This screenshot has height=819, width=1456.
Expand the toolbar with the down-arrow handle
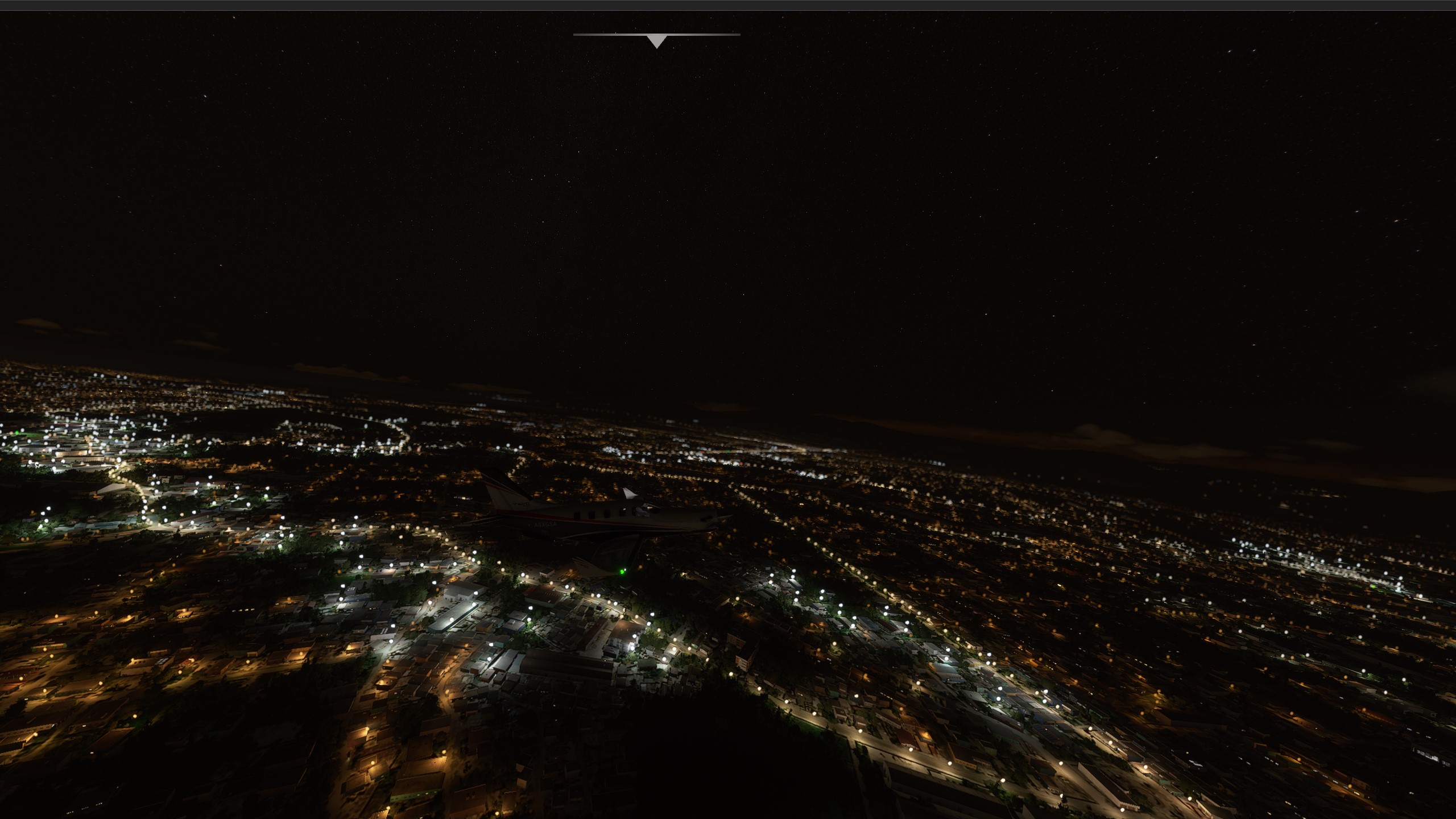[x=656, y=40]
